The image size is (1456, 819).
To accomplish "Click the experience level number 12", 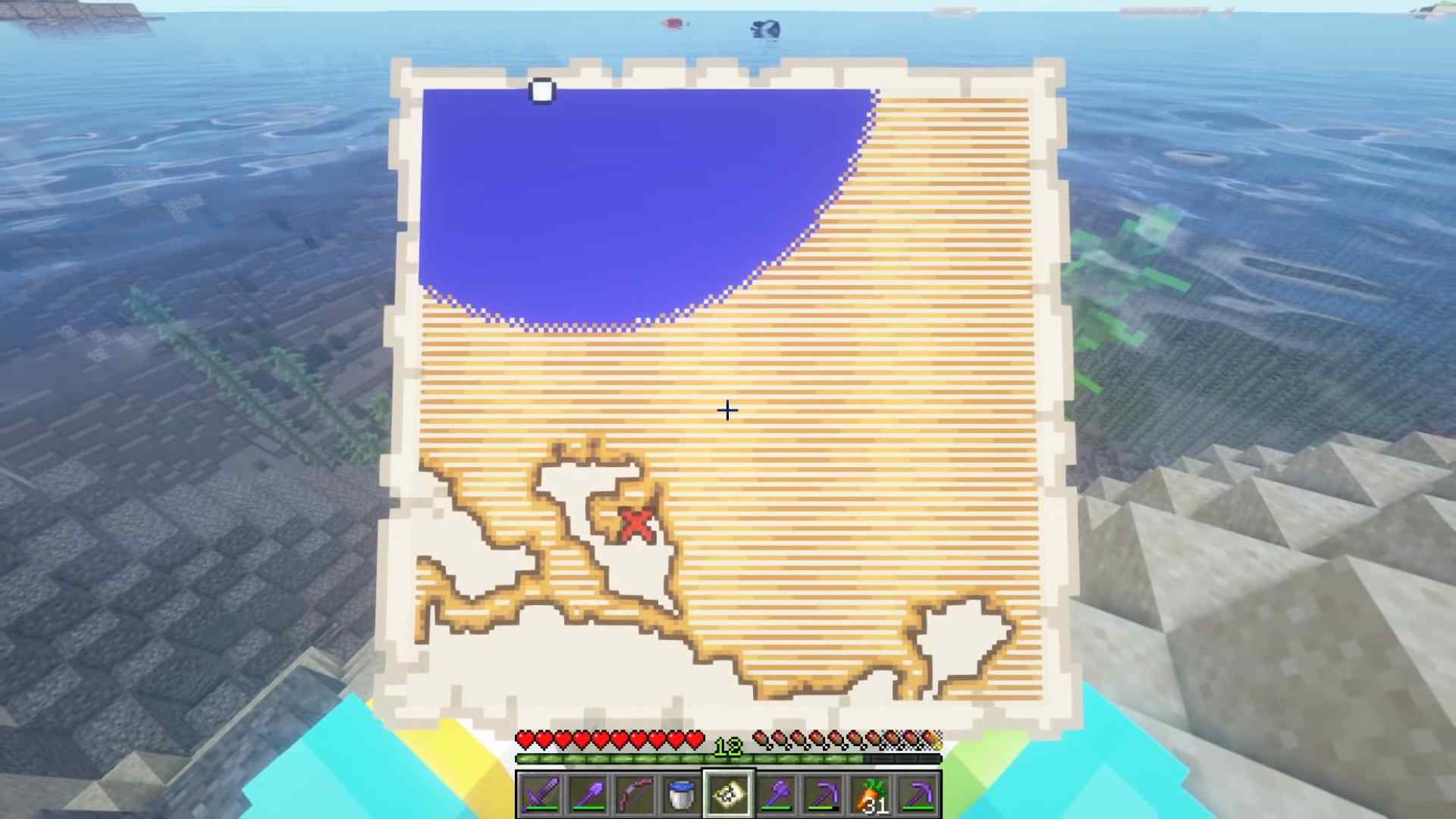I will pos(727,746).
